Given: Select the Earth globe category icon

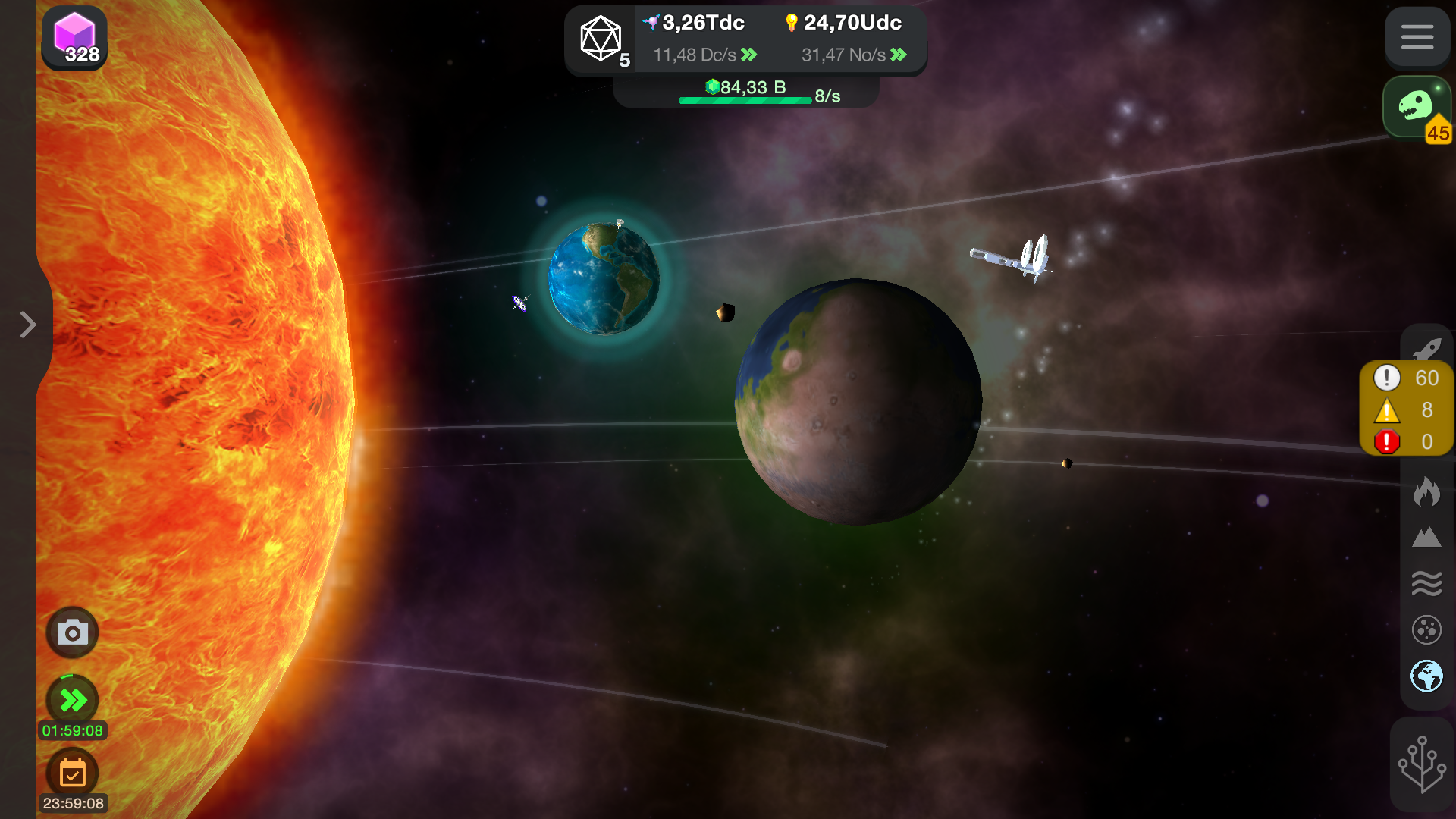Looking at the screenshot, I should pyautogui.click(x=1426, y=676).
